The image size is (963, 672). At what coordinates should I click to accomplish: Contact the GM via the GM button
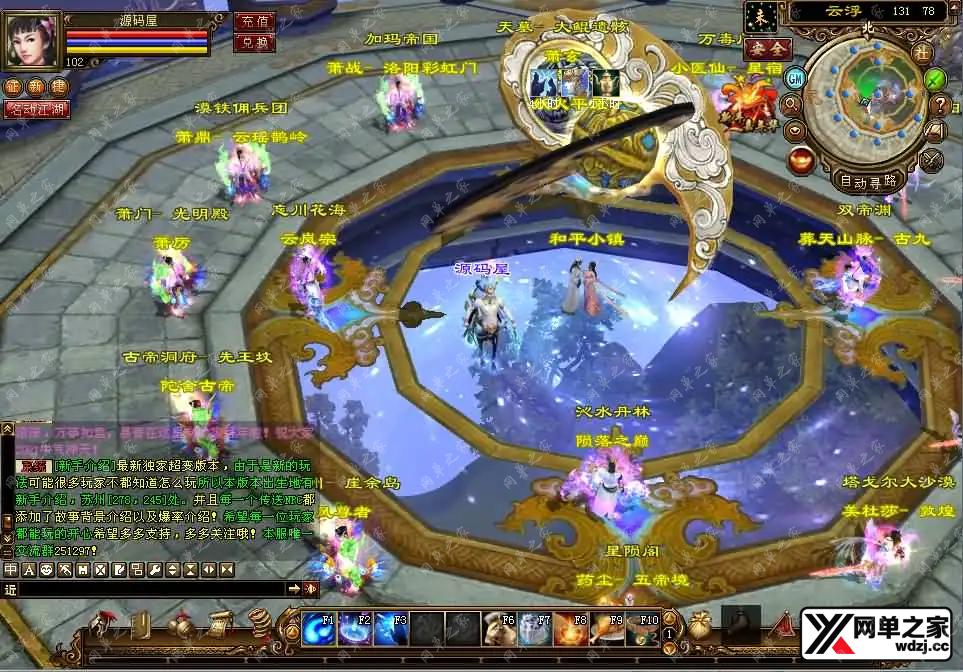[x=796, y=77]
